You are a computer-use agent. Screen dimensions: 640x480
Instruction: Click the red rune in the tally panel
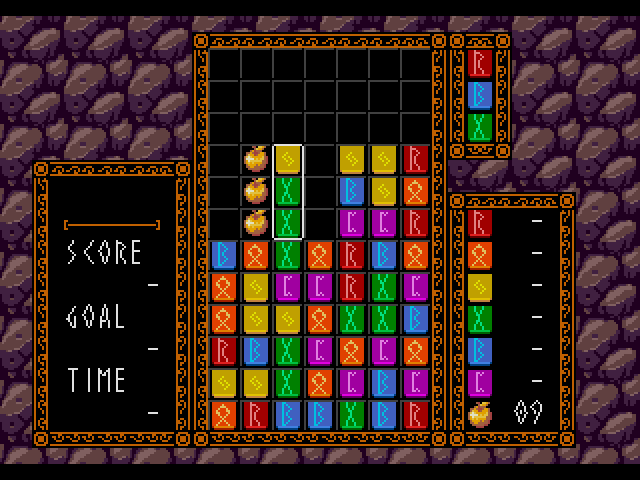click(x=479, y=222)
